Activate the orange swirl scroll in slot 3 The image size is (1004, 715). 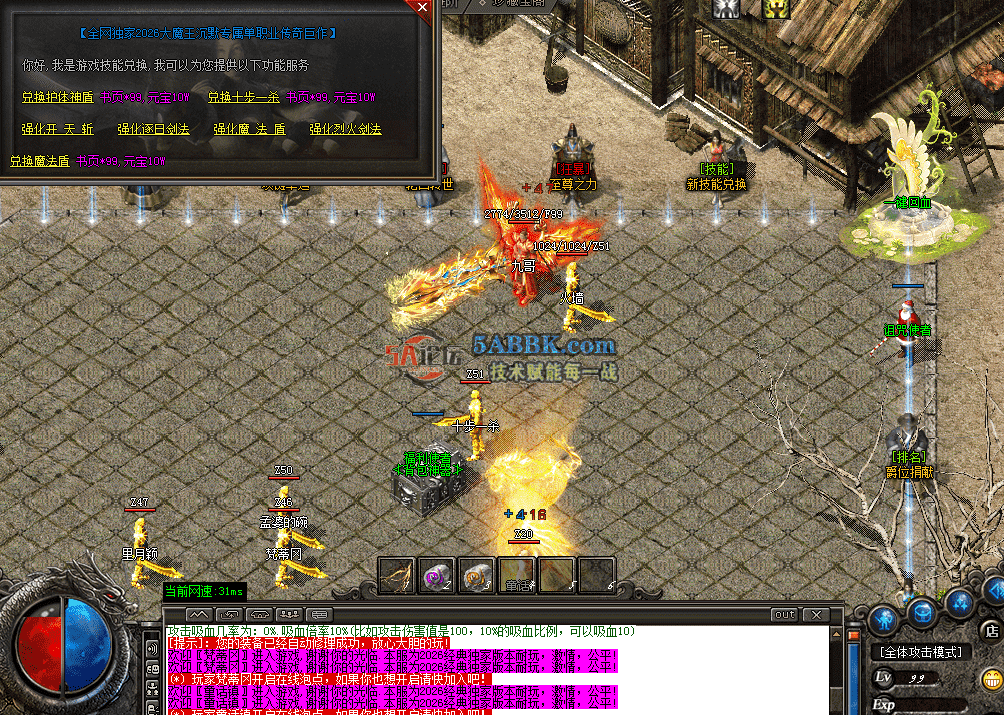tap(477, 574)
